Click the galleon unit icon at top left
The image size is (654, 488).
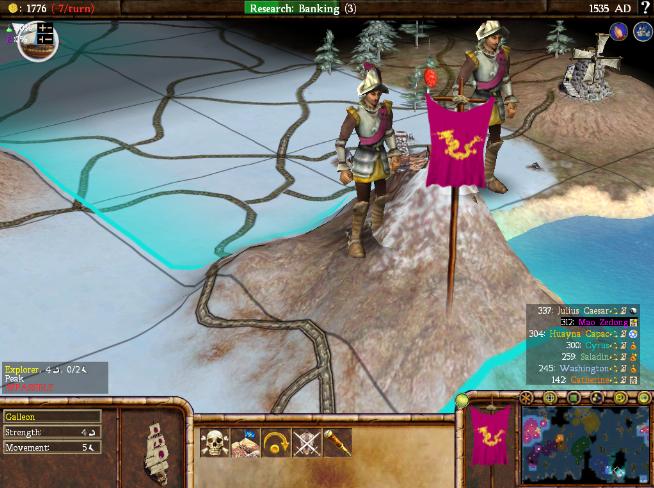[33, 39]
